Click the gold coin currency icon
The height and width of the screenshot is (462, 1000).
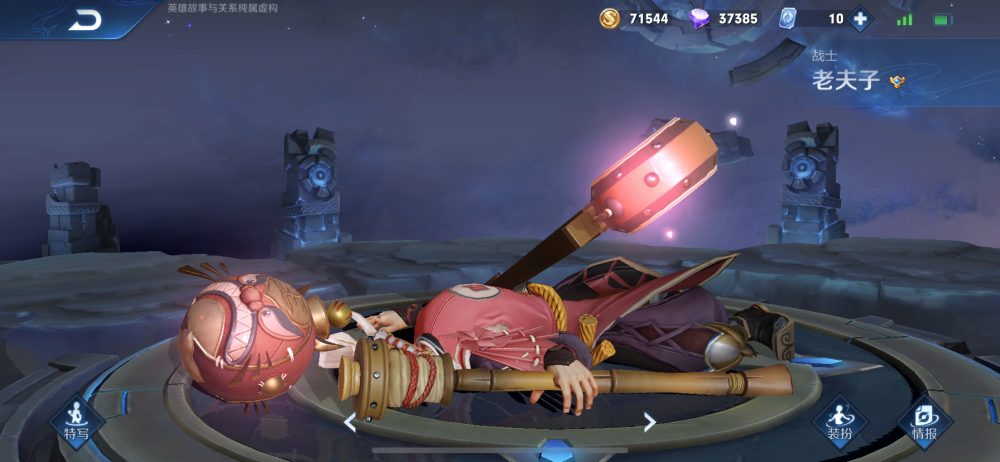coord(610,18)
